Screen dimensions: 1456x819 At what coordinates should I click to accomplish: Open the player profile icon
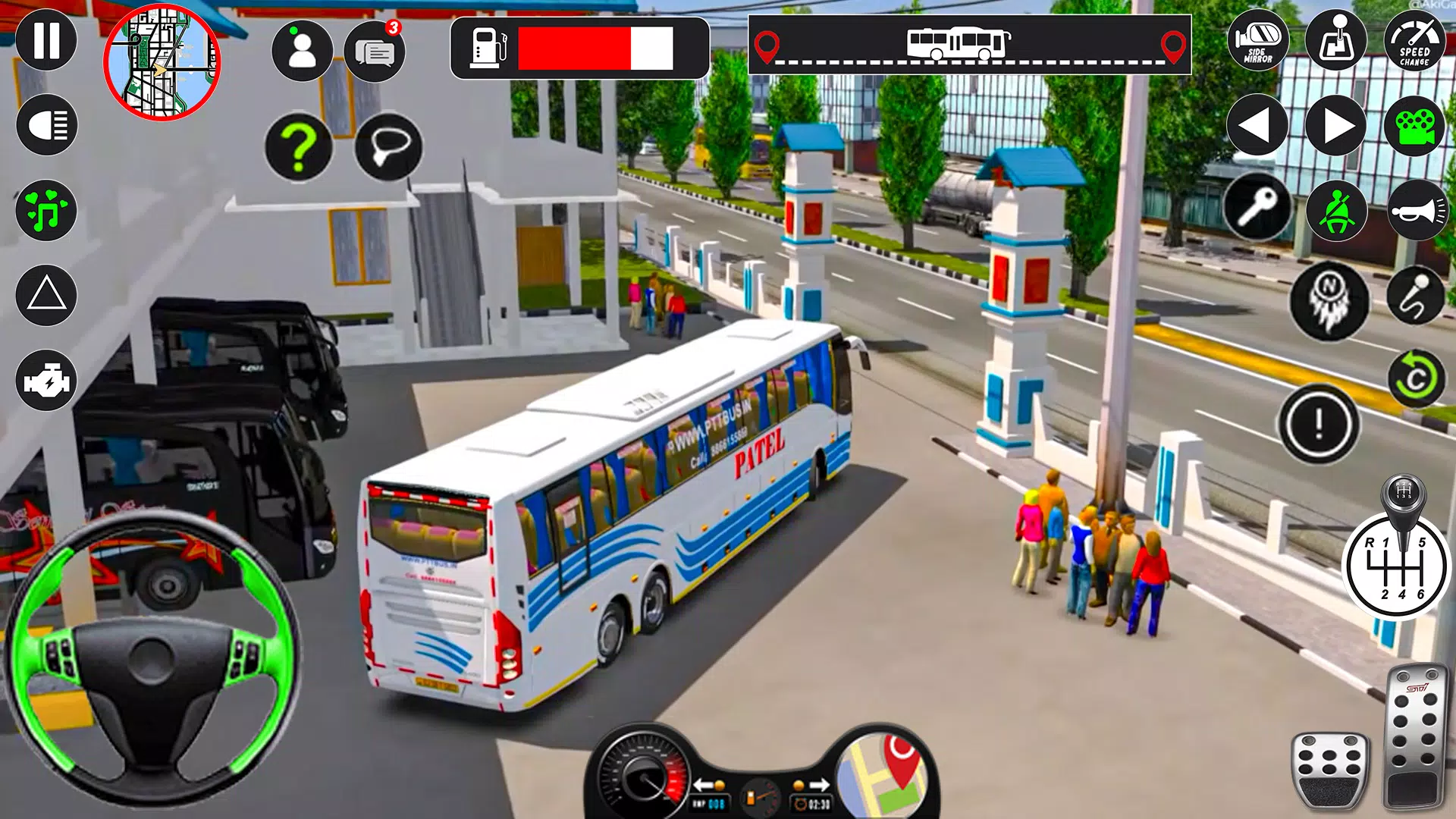pyautogui.click(x=302, y=51)
